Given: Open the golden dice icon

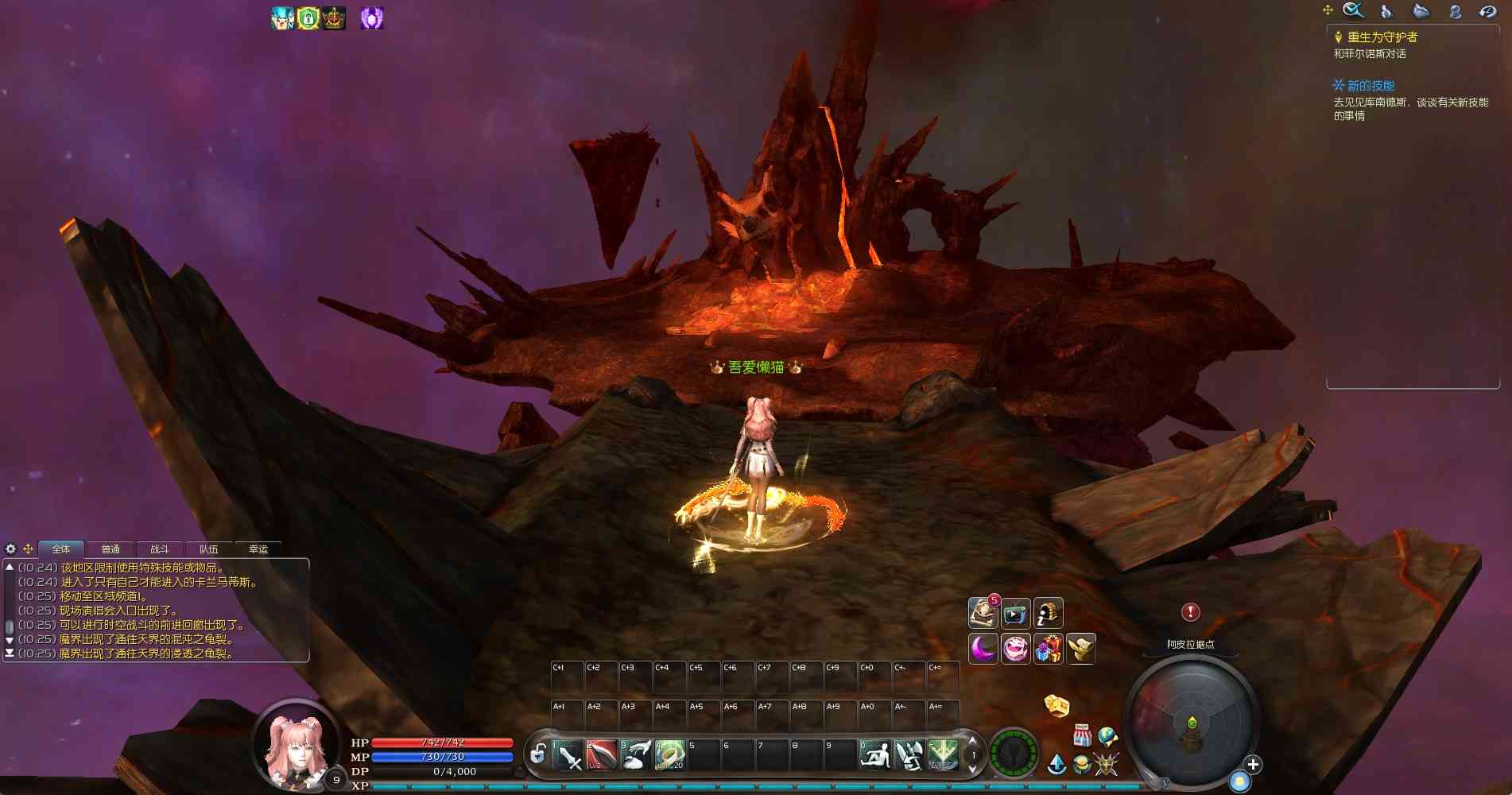Looking at the screenshot, I should 1056,705.
